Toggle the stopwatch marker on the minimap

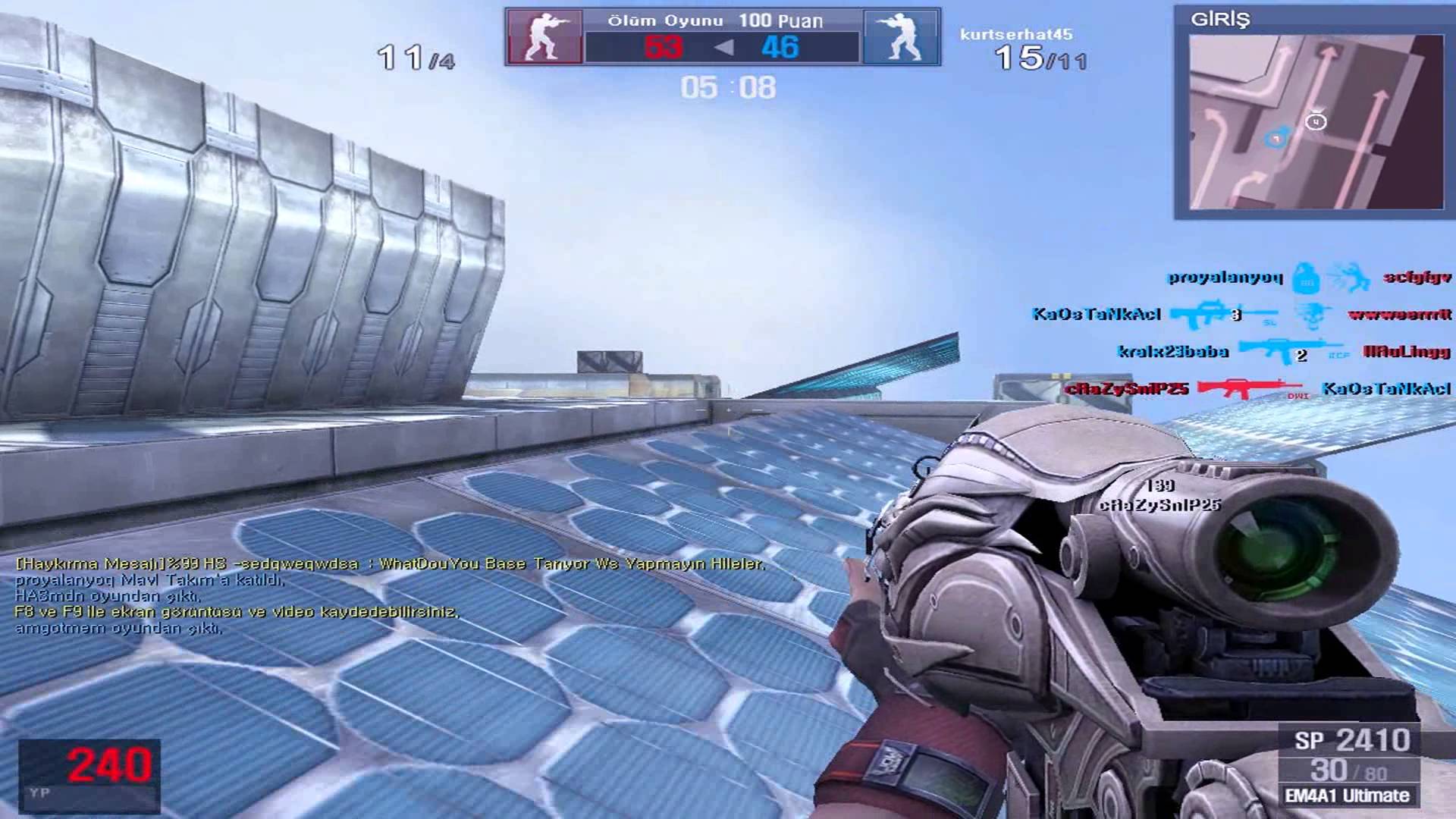tap(1316, 121)
